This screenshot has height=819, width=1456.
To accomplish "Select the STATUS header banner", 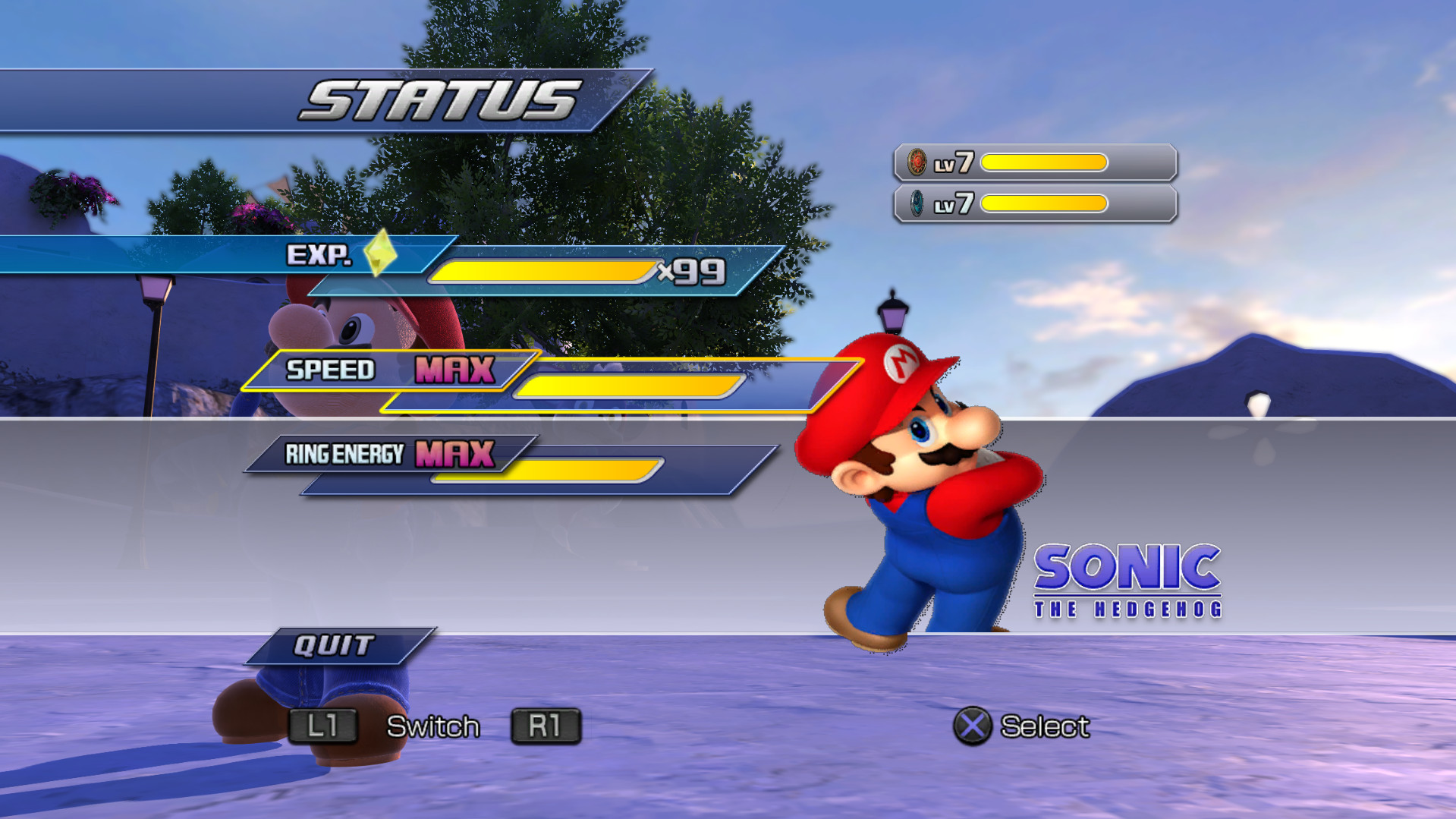I will [x=438, y=96].
